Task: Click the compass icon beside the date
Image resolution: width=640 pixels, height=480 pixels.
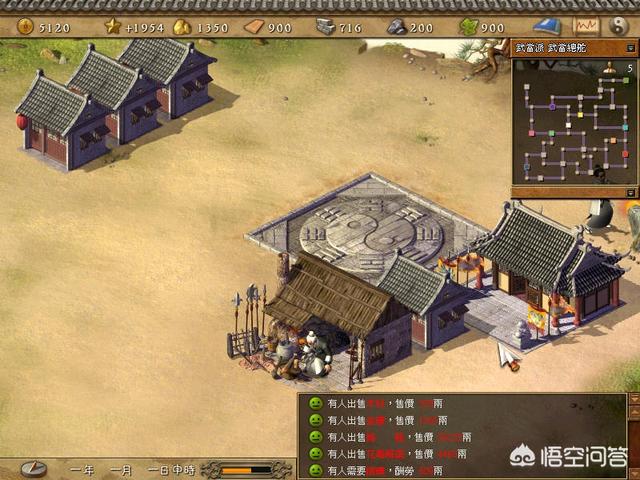Action: coord(34,468)
